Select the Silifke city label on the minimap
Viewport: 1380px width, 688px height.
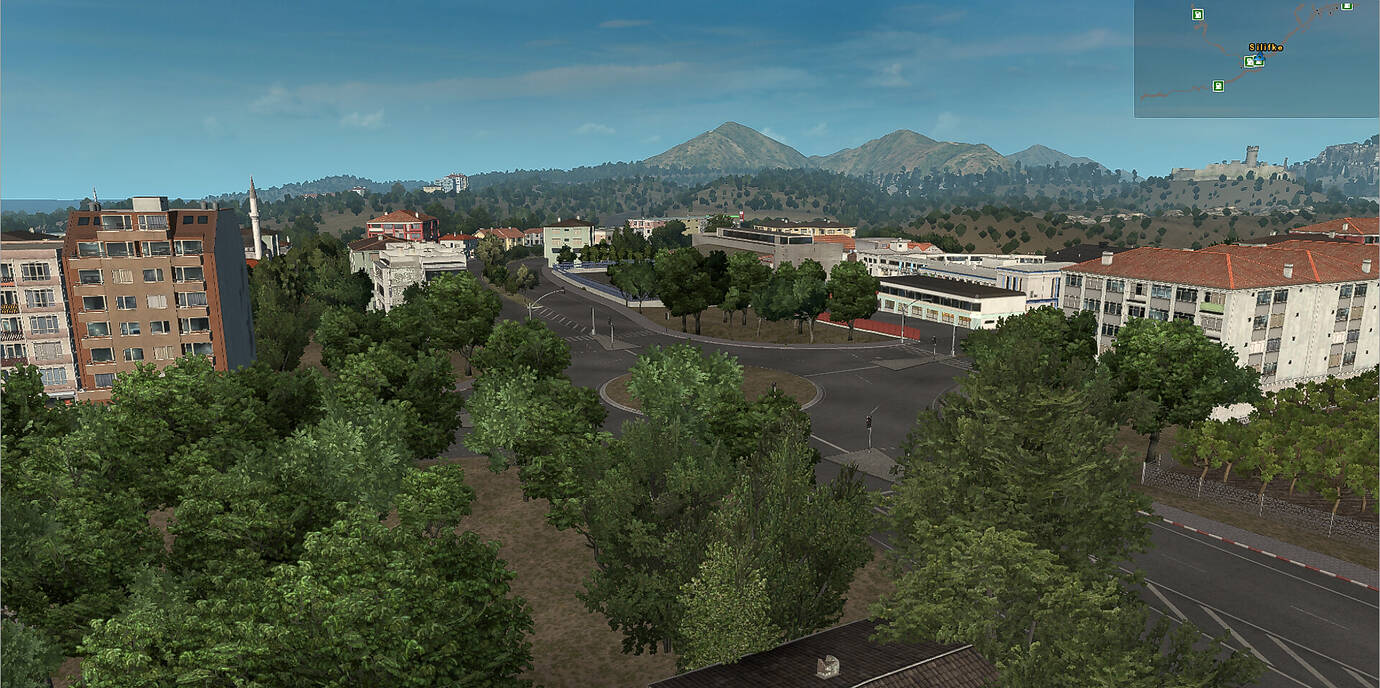tap(1265, 47)
